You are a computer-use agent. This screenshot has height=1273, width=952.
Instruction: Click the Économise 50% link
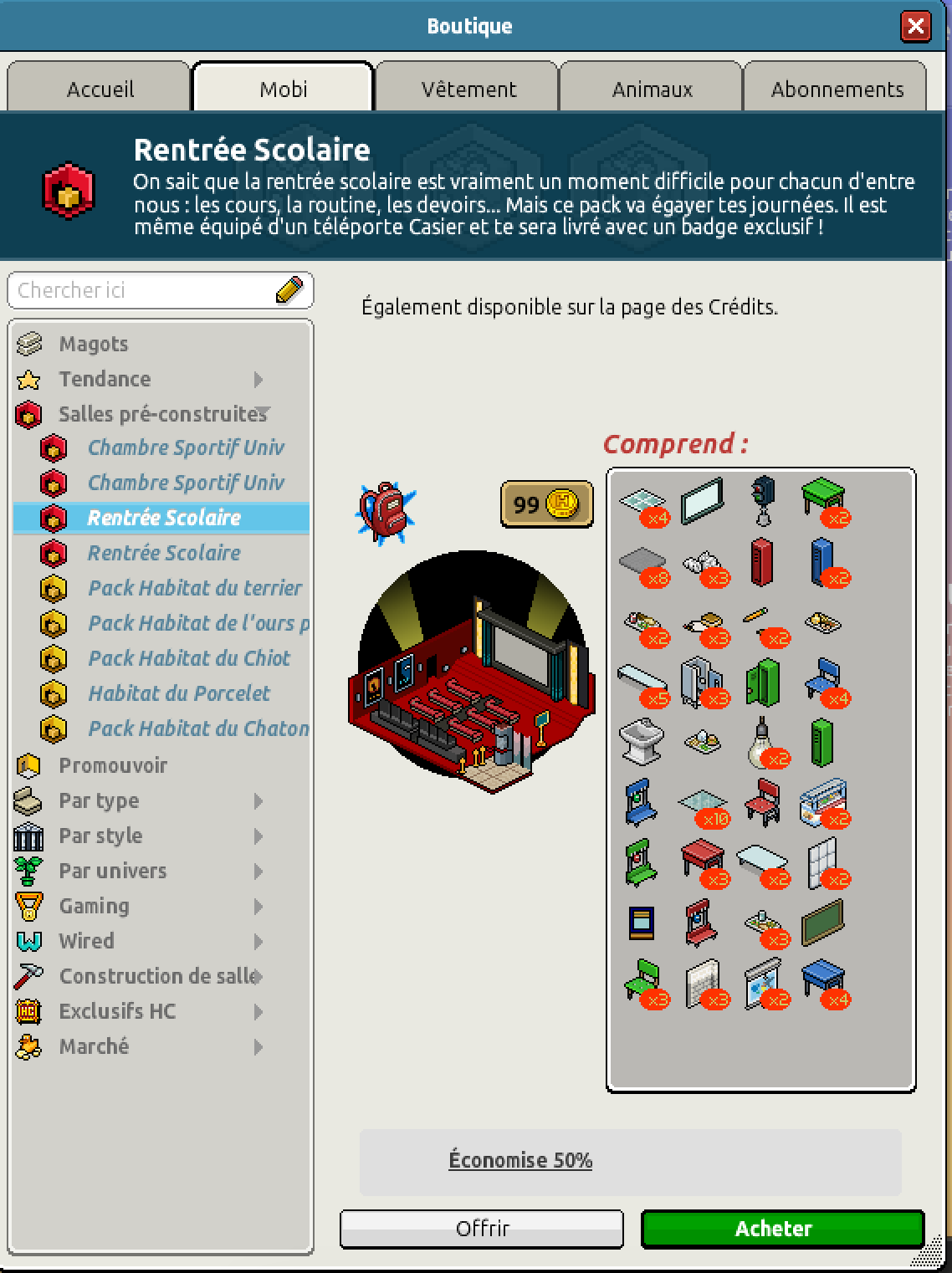(x=520, y=1160)
